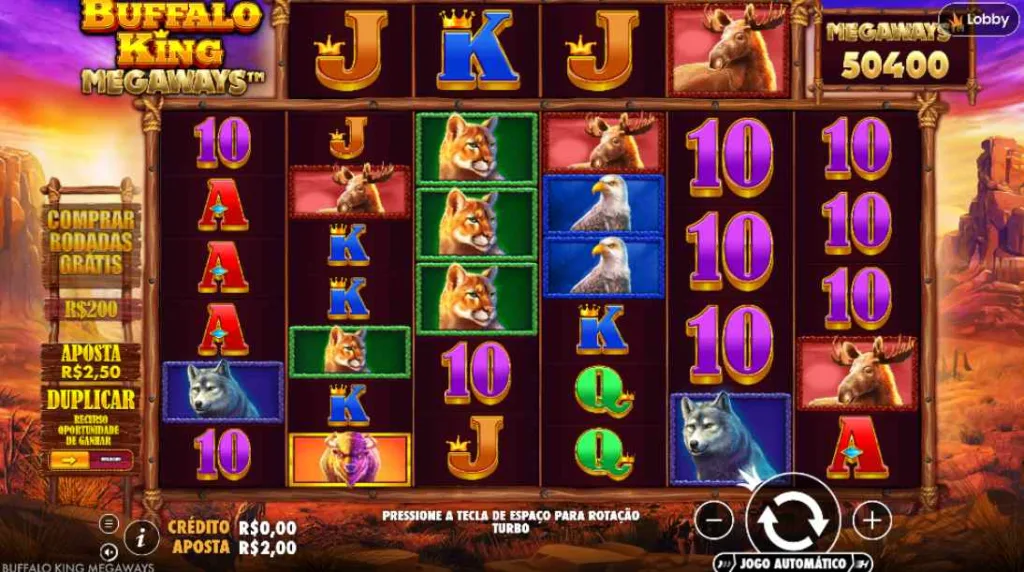This screenshot has height=572, width=1024.
Task: Open the hamburger settings menu
Action: pos(109,523)
